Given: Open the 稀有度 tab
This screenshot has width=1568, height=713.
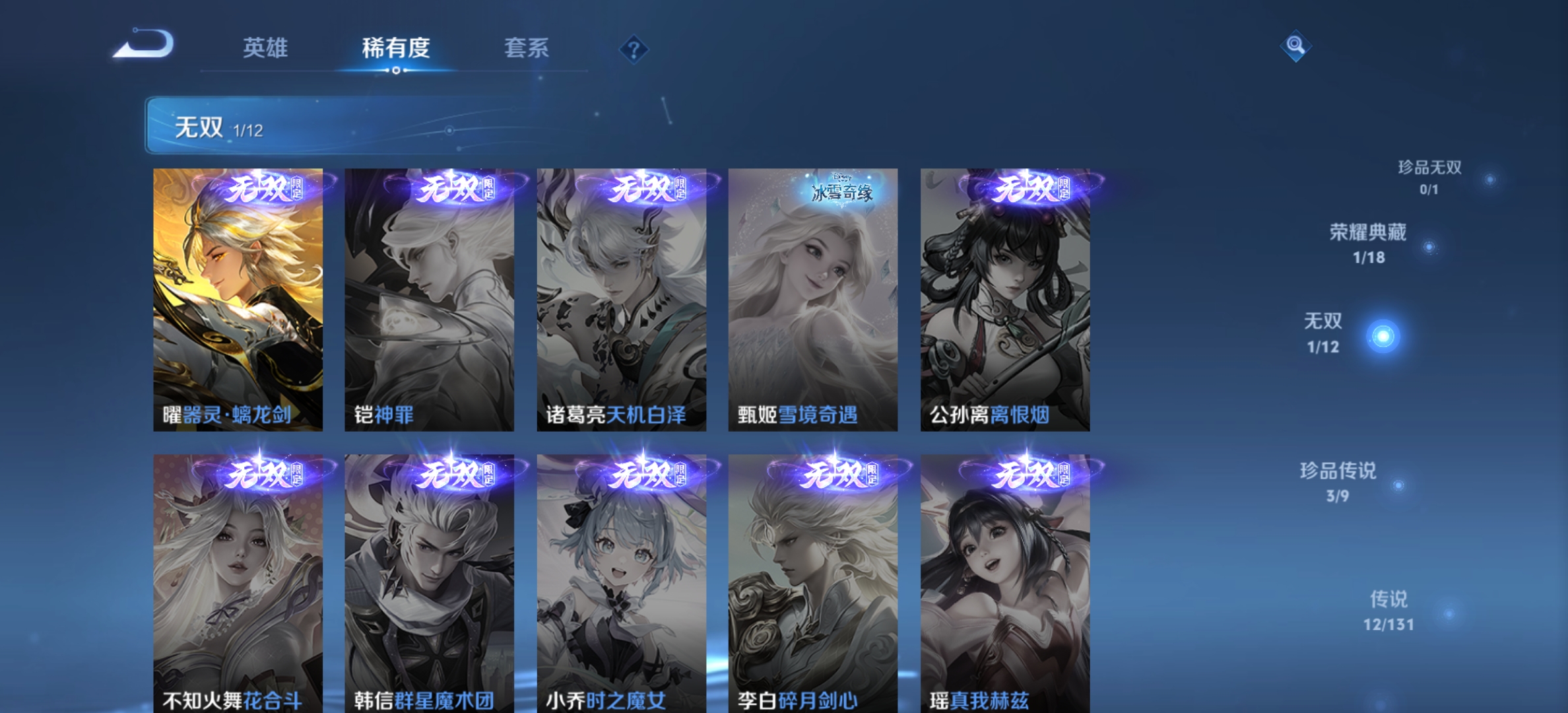Looking at the screenshot, I should click(x=397, y=49).
